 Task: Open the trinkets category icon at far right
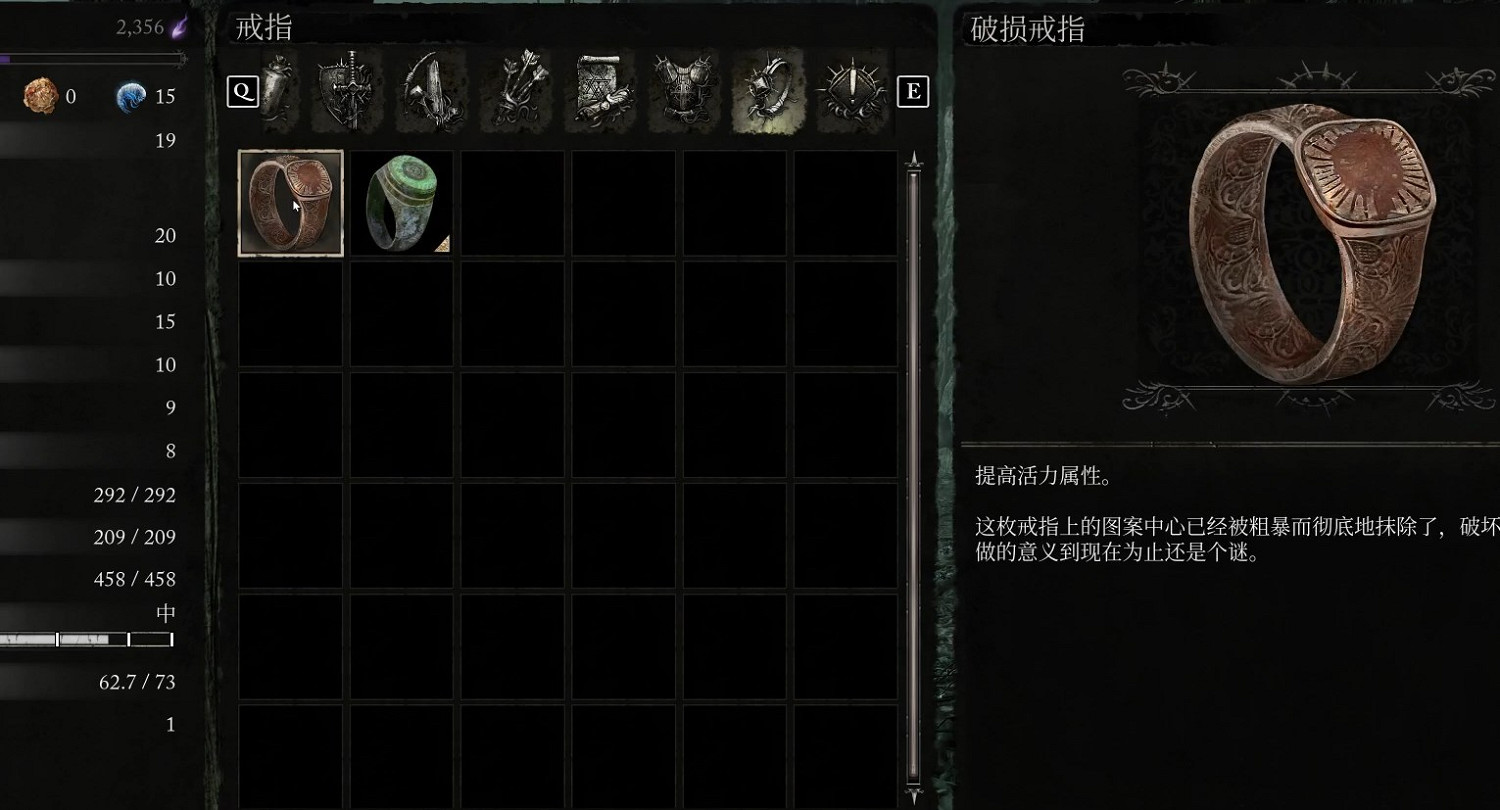[x=850, y=90]
